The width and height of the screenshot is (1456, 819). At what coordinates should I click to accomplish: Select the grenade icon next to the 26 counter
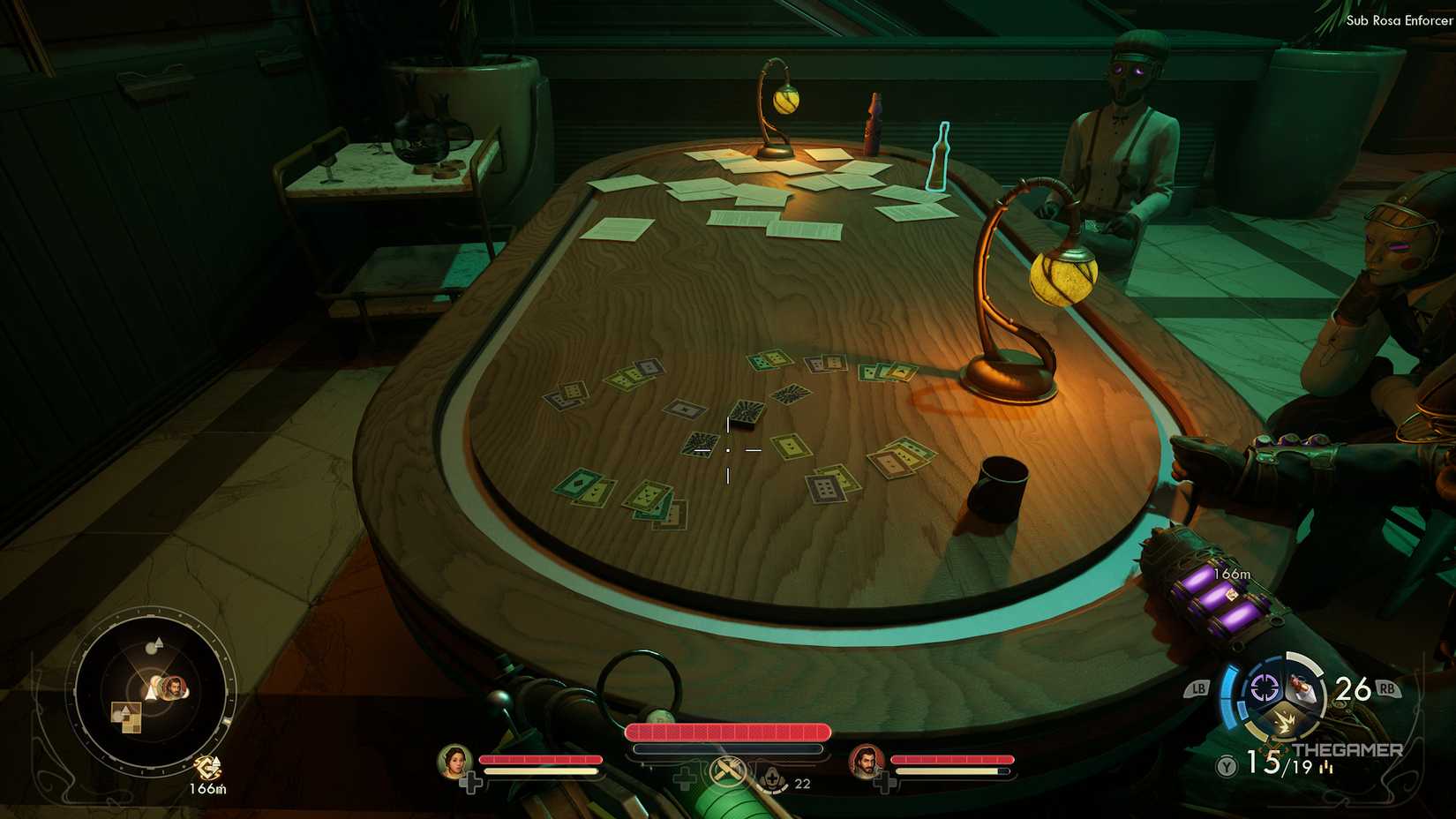tap(1302, 688)
